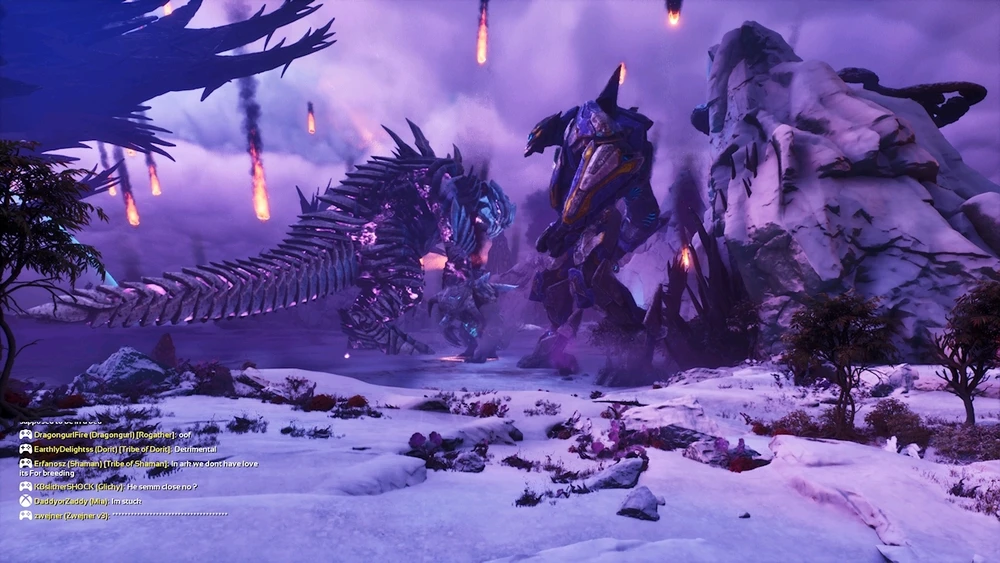Click zwejner's name in the chat log
This screenshot has width=1000, height=563.
pos(47,514)
